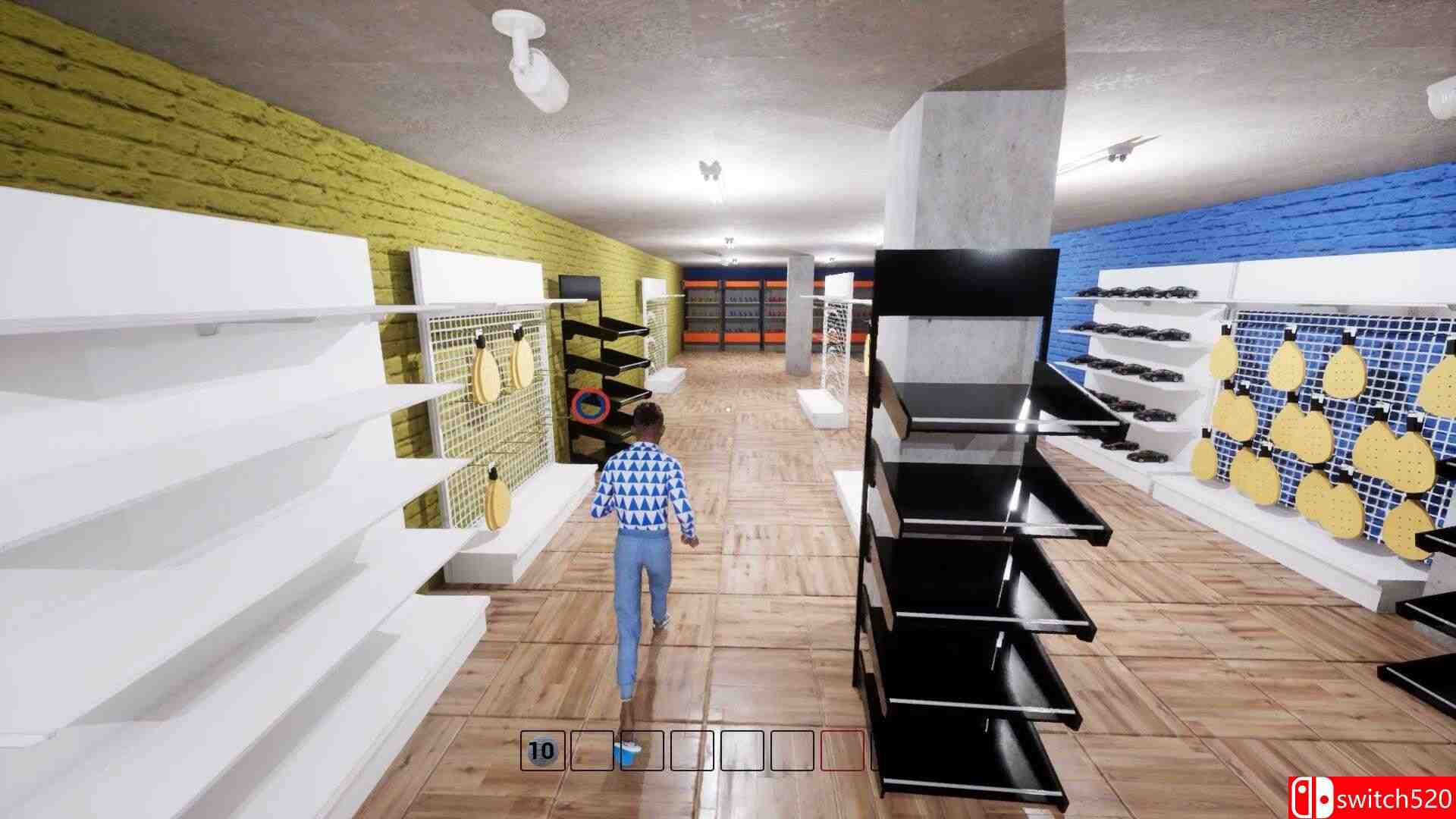Click the red-highlighted hotbar slot
The image size is (1456, 819).
pyautogui.click(x=842, y=751)
